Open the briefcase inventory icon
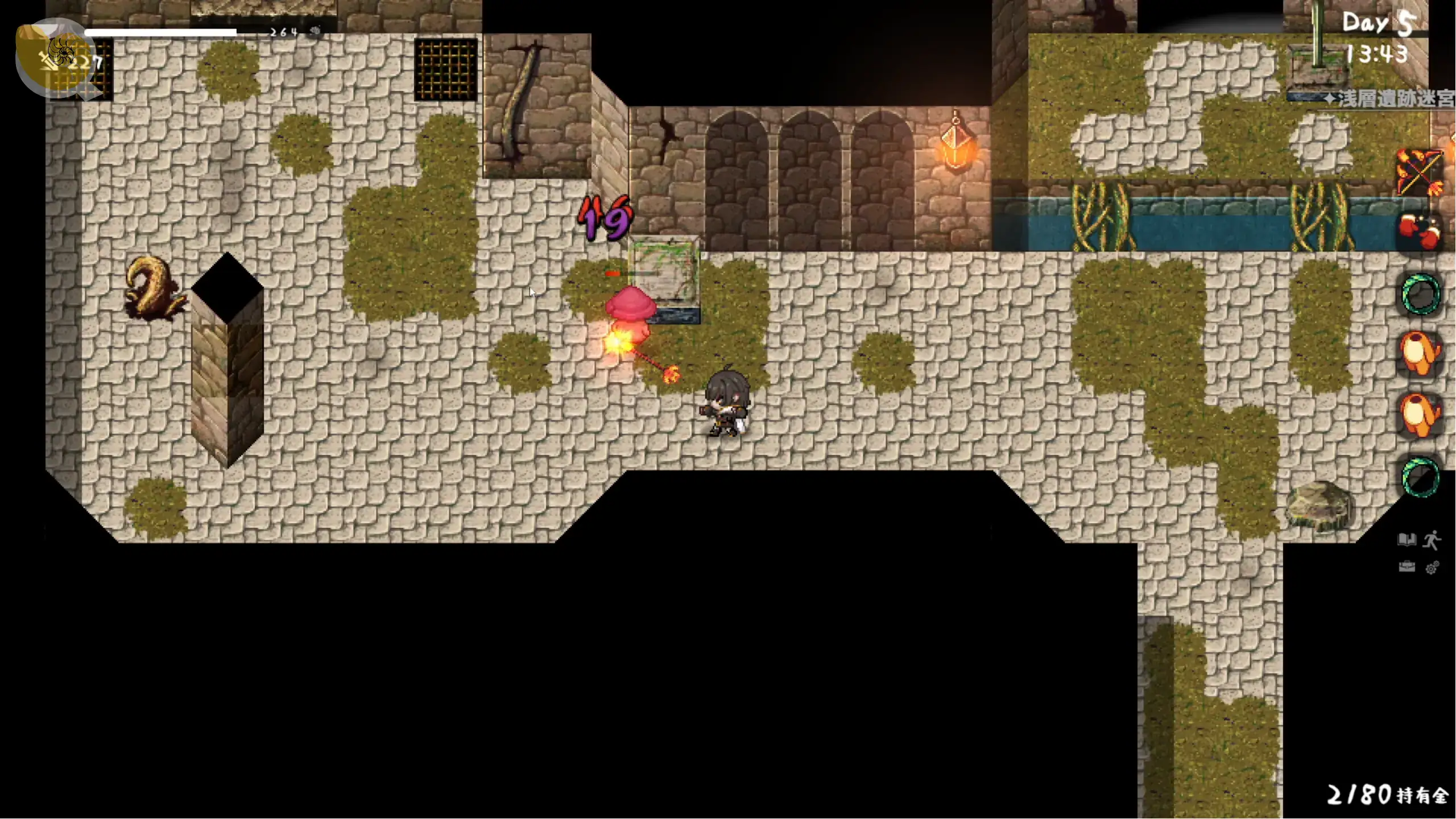Screen dimensions: 1456x819 click(x=1407, y=566)
